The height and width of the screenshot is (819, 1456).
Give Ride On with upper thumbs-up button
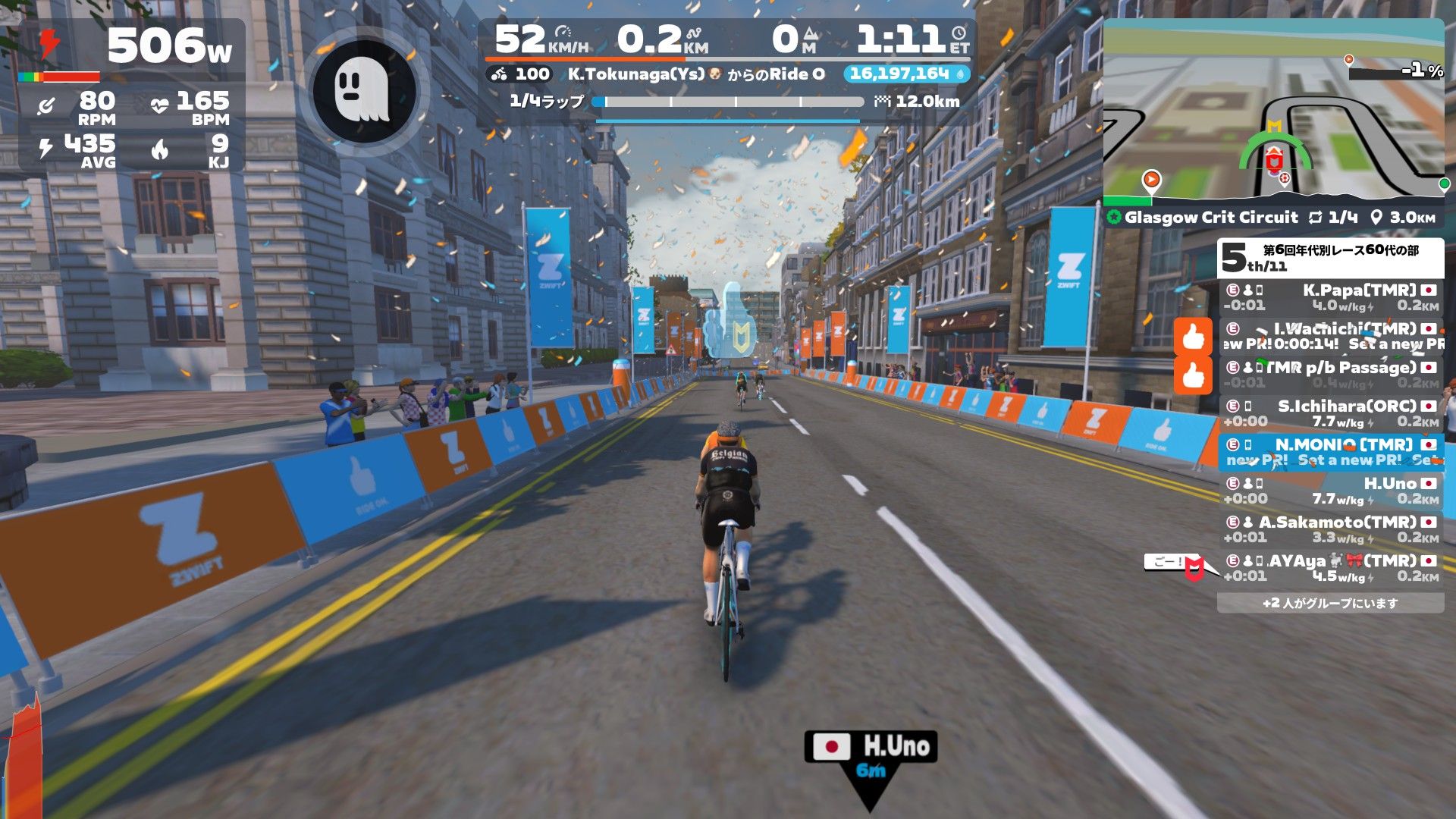pyautogui.click(x=1193, y=337)
